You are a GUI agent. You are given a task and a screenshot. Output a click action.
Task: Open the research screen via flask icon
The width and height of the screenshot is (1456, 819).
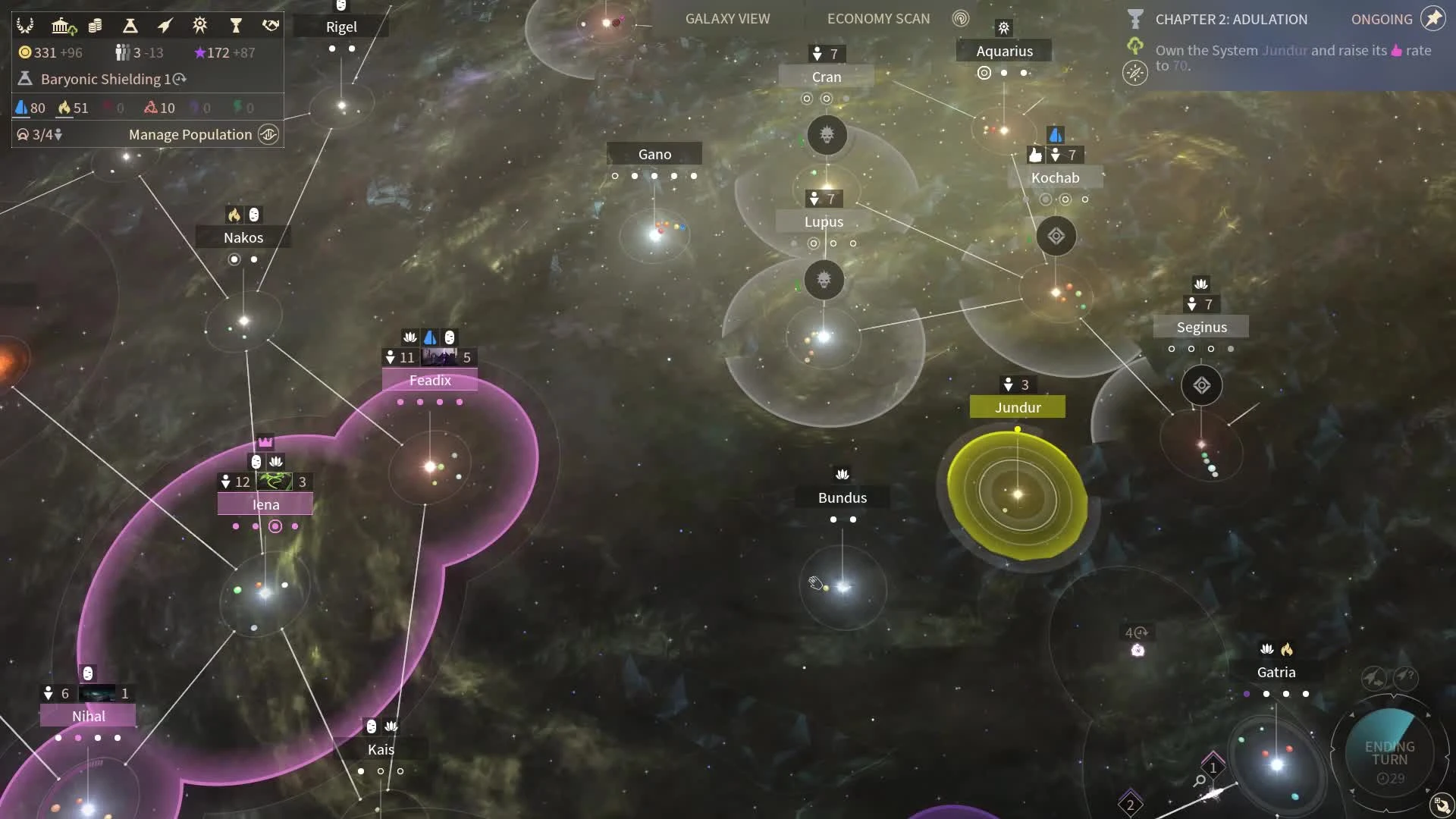[130, 25]
